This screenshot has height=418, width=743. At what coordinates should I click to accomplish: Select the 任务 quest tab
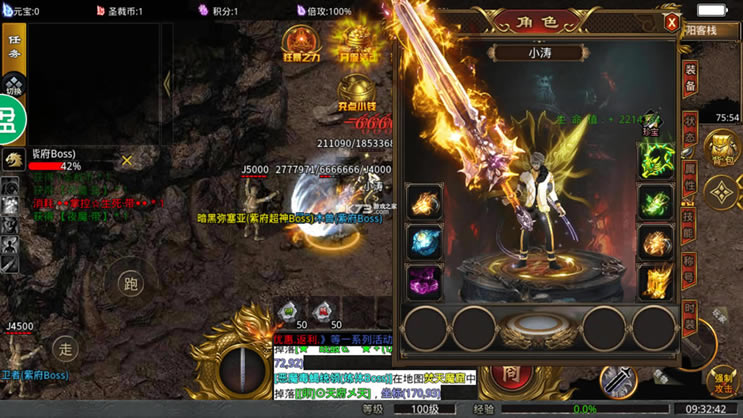tap(14, 46)
